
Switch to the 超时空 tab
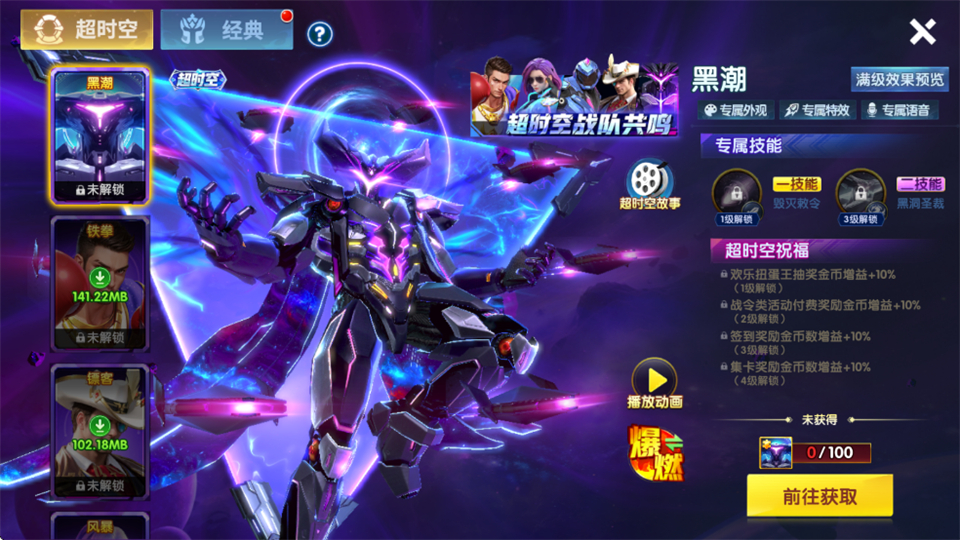coord(88,29)
